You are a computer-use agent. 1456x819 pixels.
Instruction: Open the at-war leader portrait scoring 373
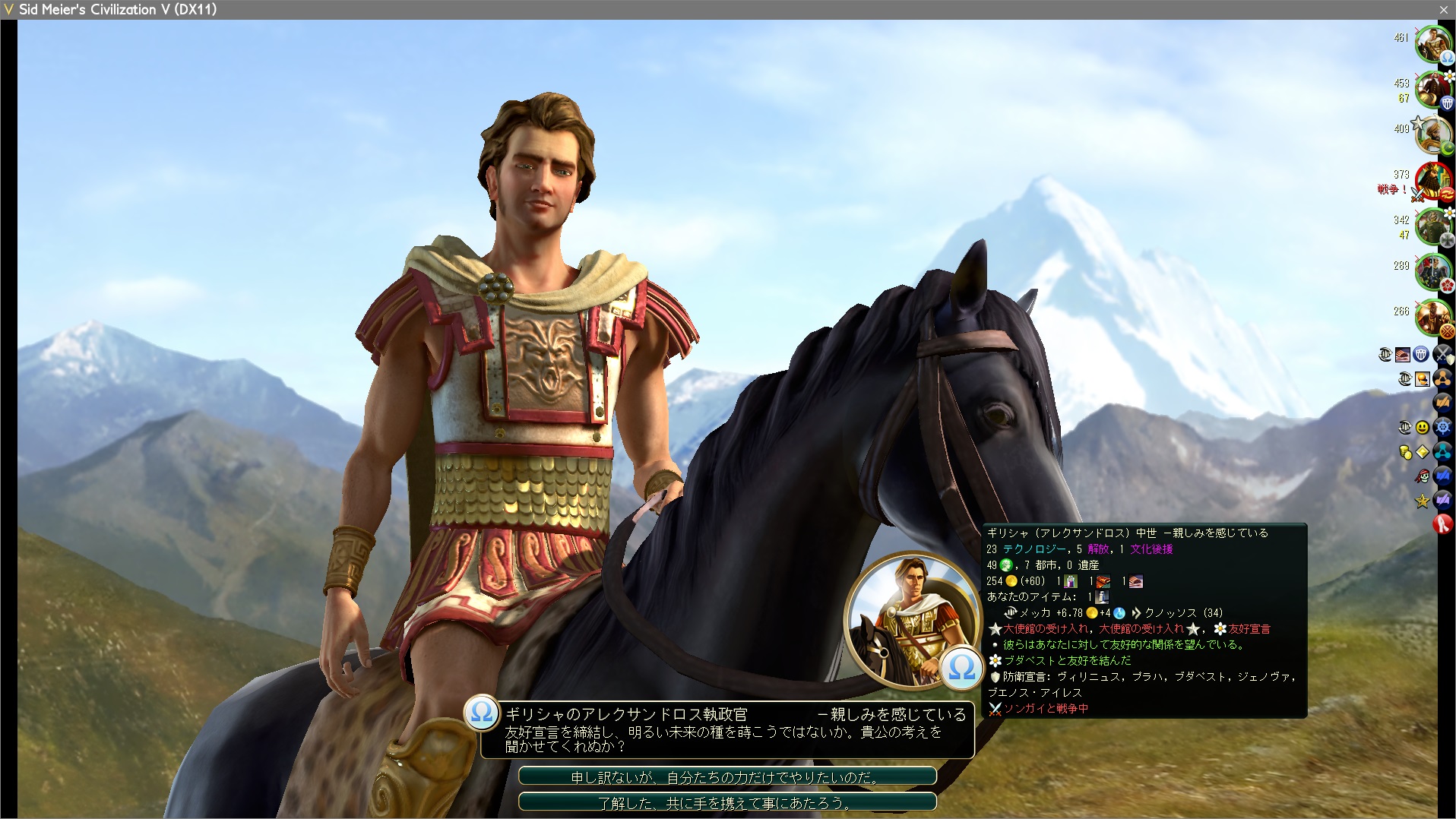pyautogui.click(x=1432, y=181)
